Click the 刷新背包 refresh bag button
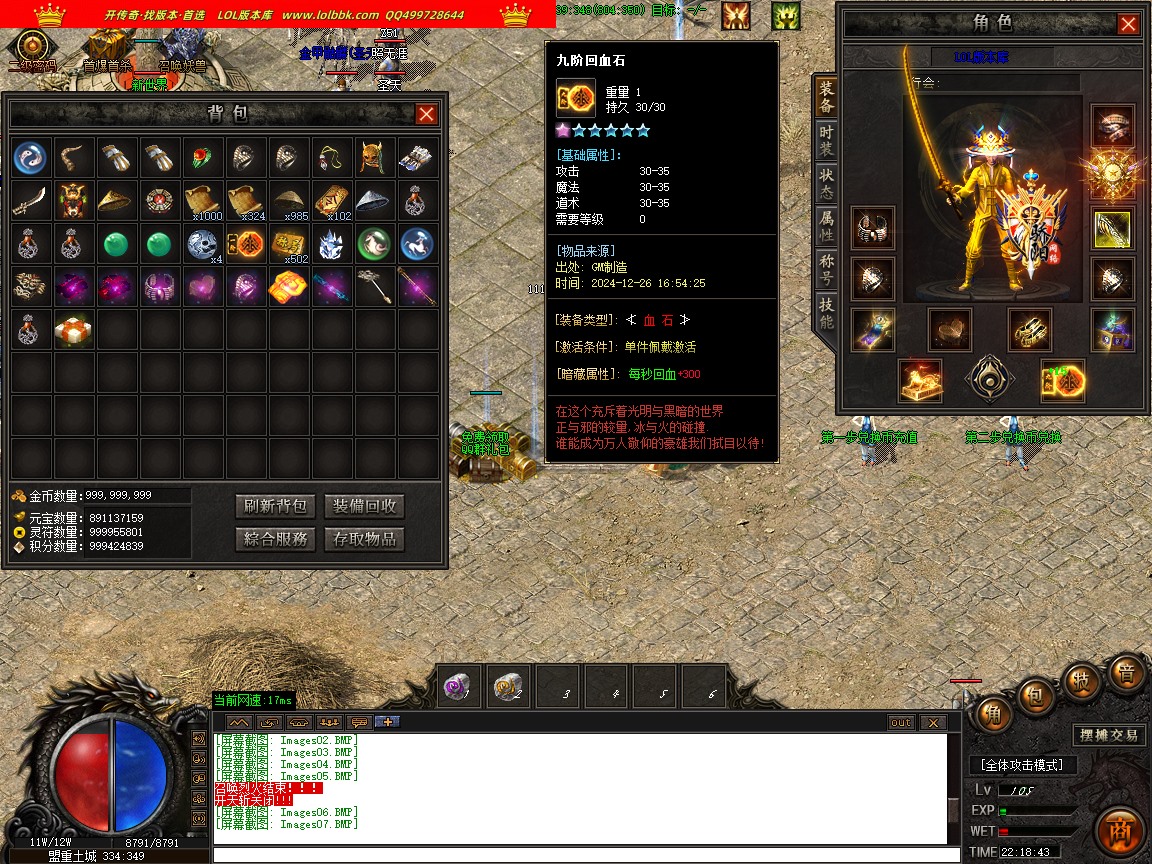Screen dimensions: 1152x864 [276, 506]
